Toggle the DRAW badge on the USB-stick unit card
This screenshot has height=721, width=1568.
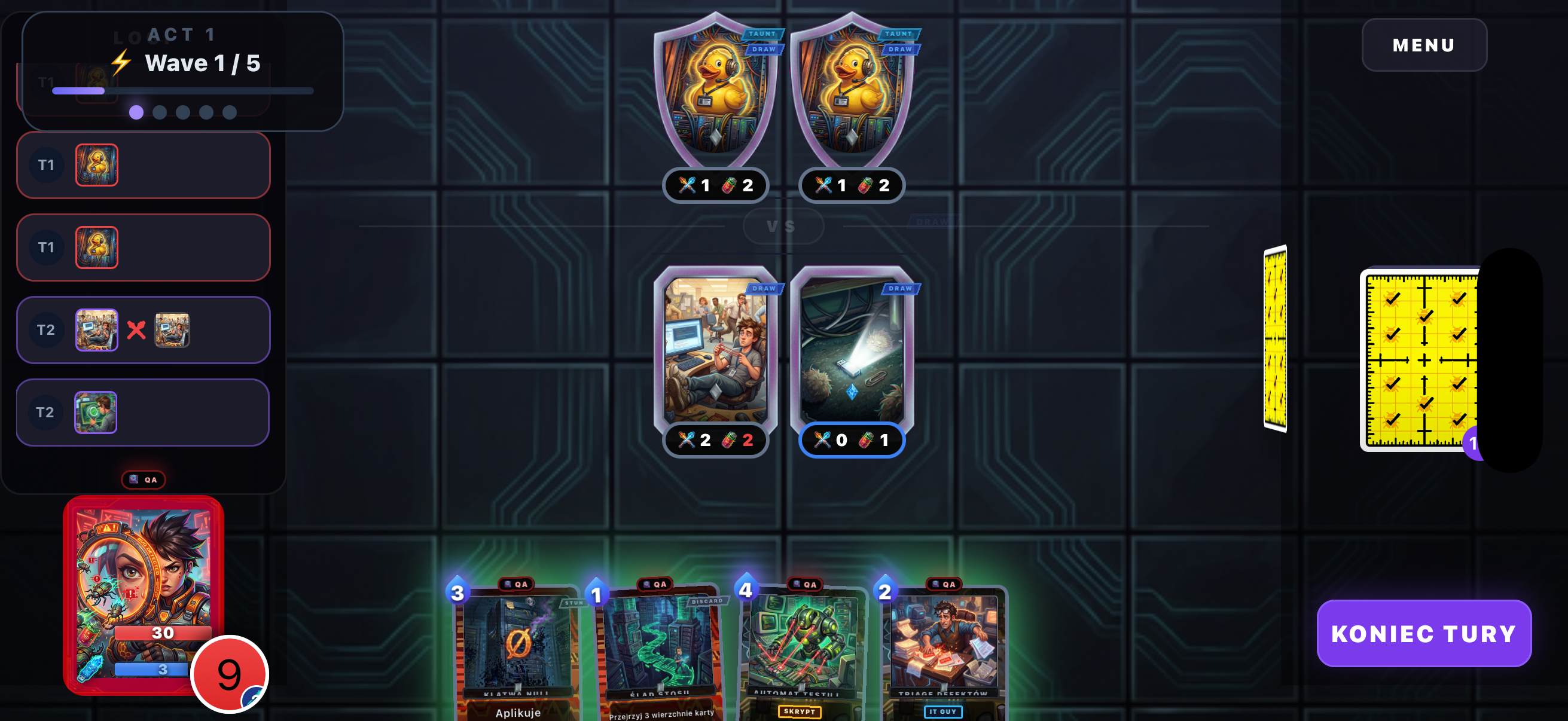coord(899,288)
